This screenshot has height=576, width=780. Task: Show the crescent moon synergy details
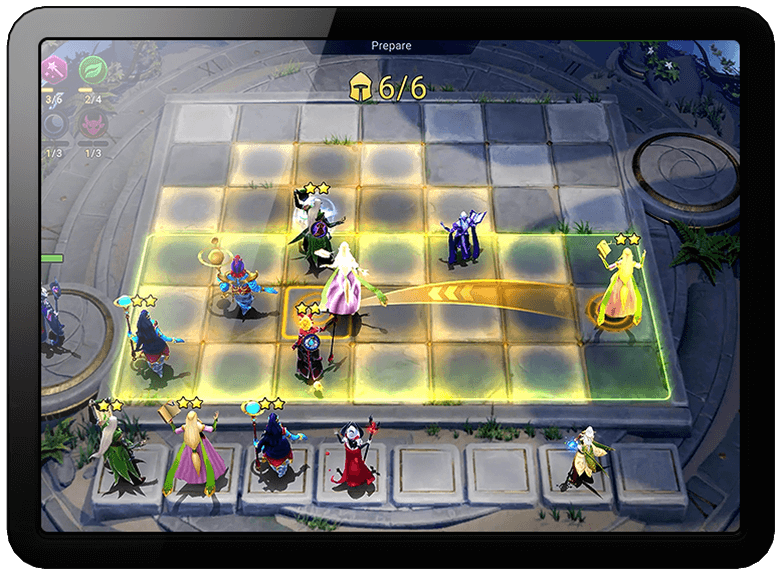(x=53, y=126)
